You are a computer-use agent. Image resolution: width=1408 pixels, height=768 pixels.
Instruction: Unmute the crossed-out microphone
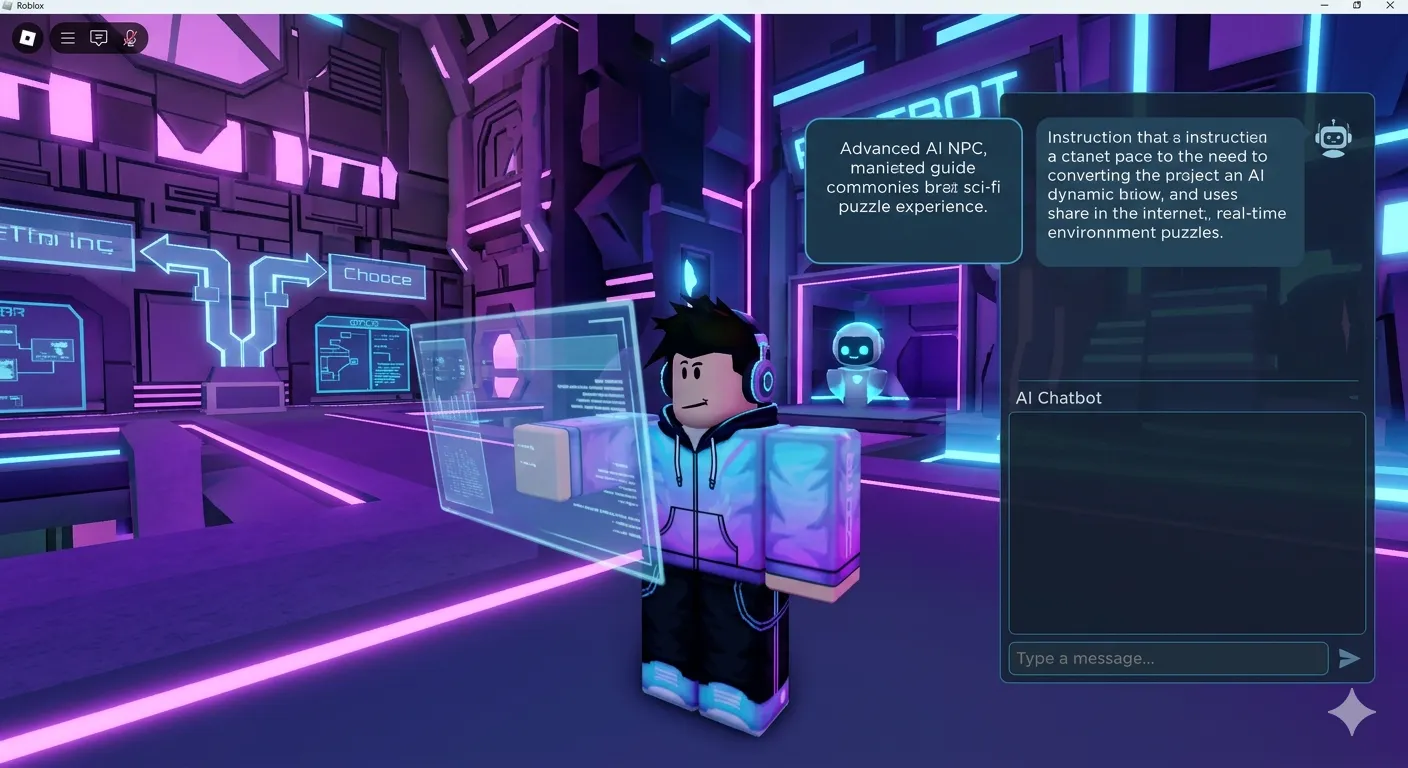coord(130,39)
